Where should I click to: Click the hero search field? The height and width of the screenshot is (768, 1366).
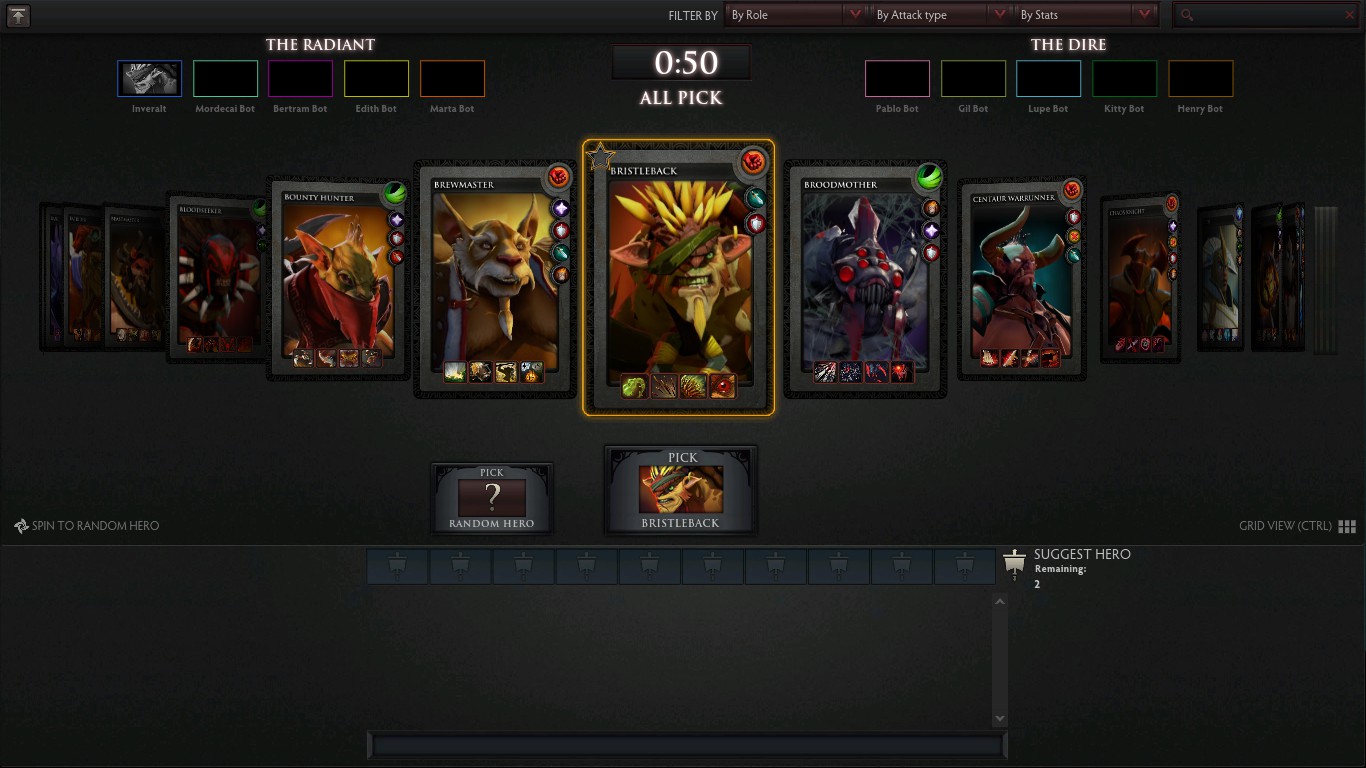click(1265, 15)
